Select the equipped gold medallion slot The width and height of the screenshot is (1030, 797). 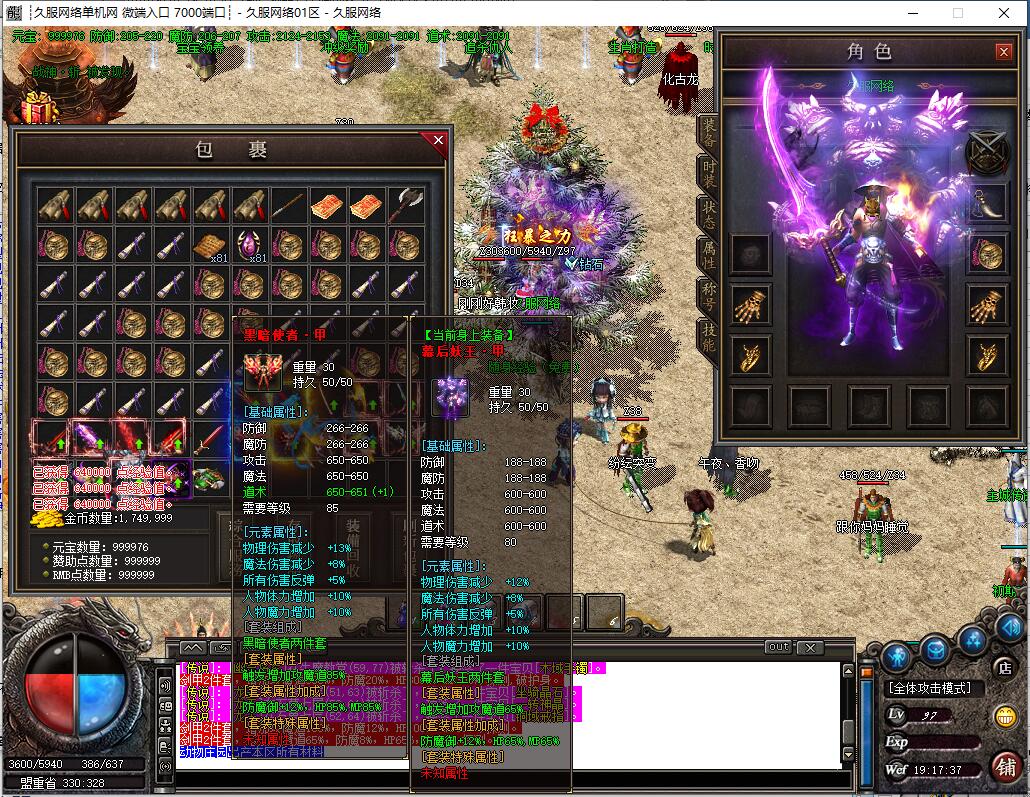point(987,253)
